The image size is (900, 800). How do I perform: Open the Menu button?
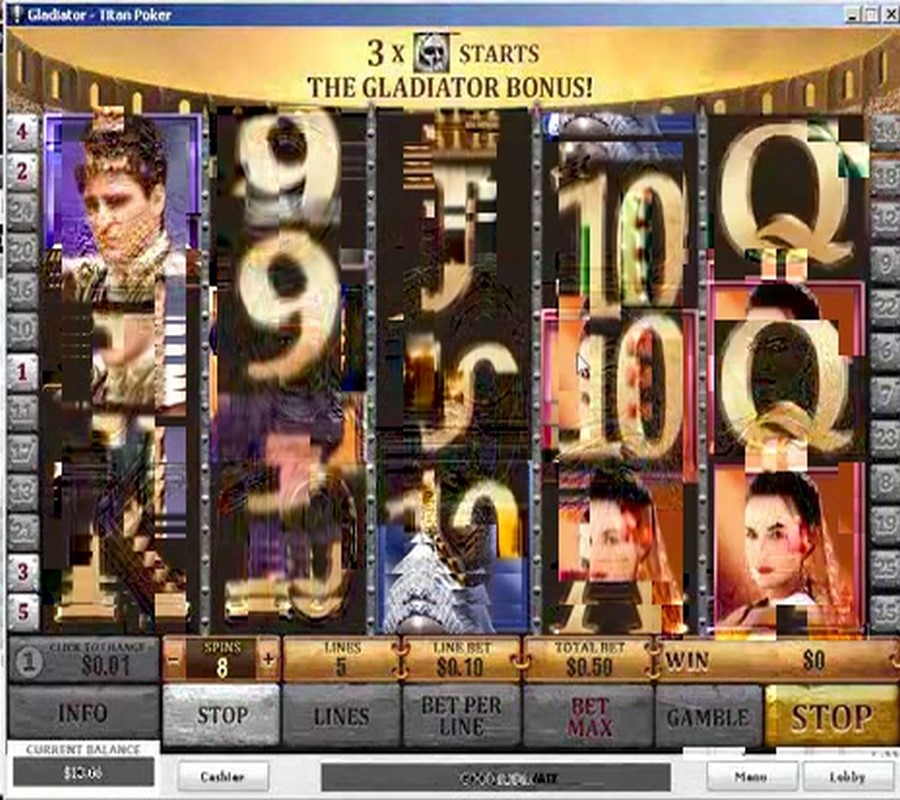pos(751,776)
